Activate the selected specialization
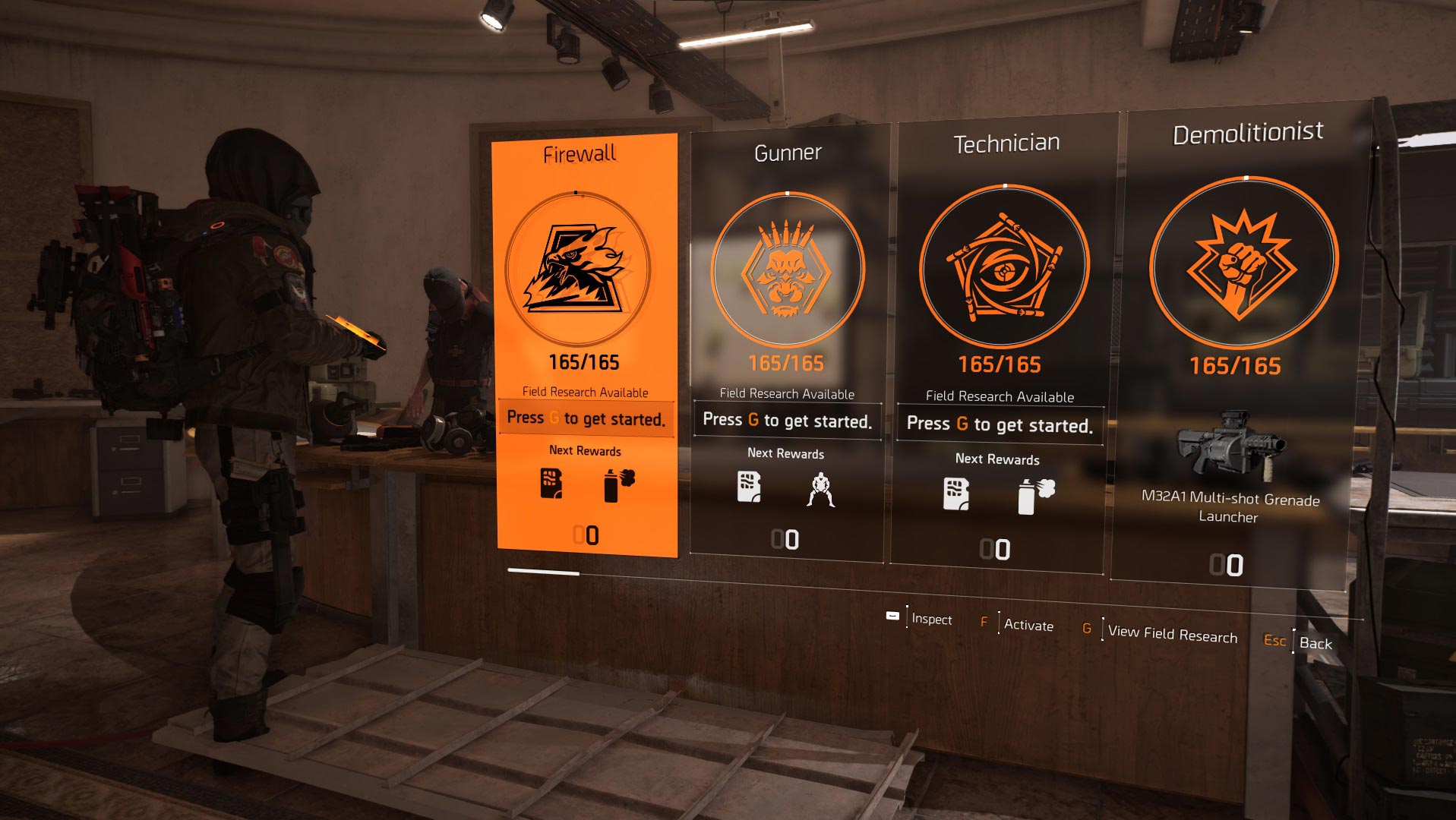 [1028, 625]
